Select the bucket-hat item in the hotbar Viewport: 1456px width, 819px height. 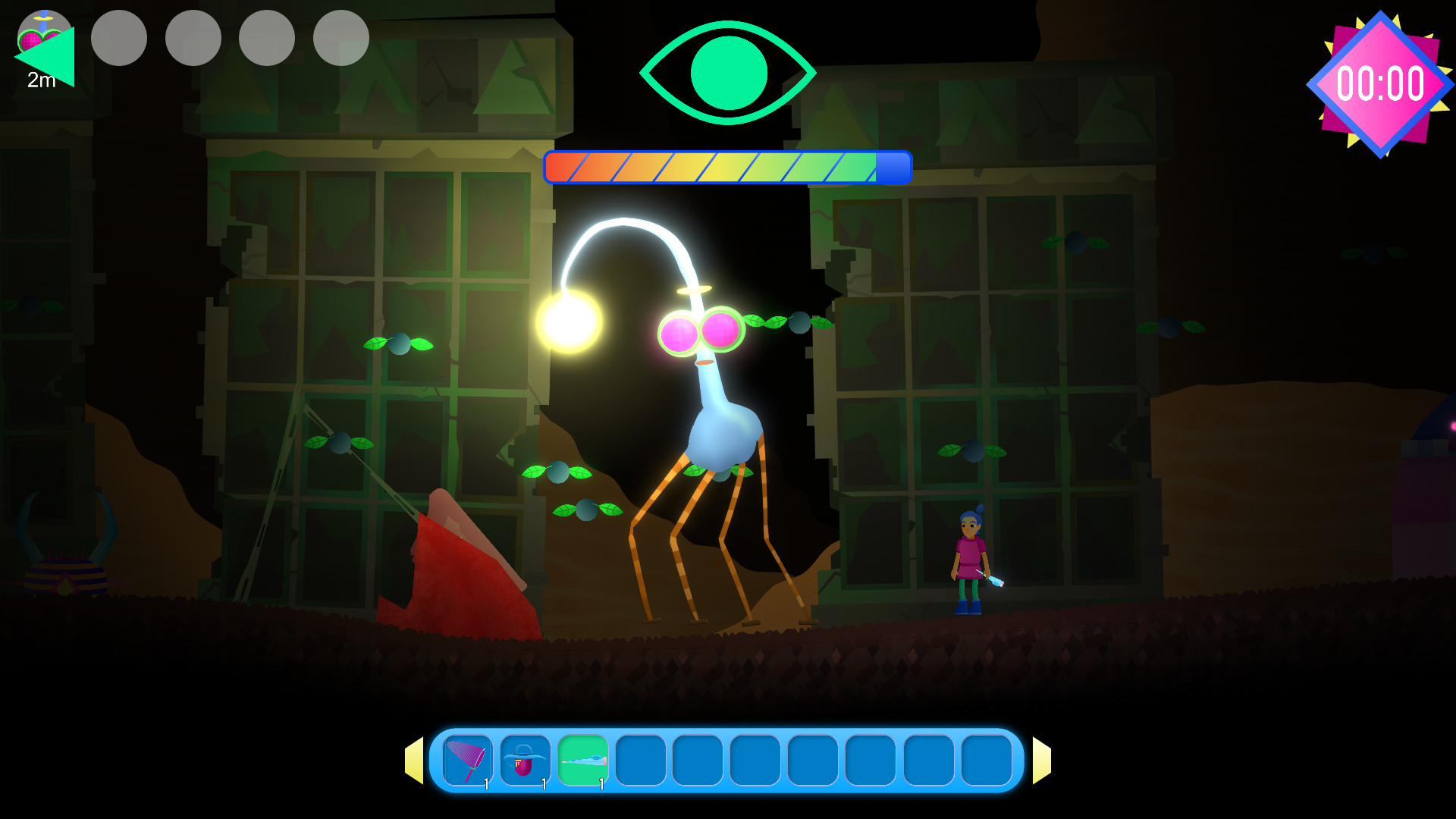click(525, 758)
